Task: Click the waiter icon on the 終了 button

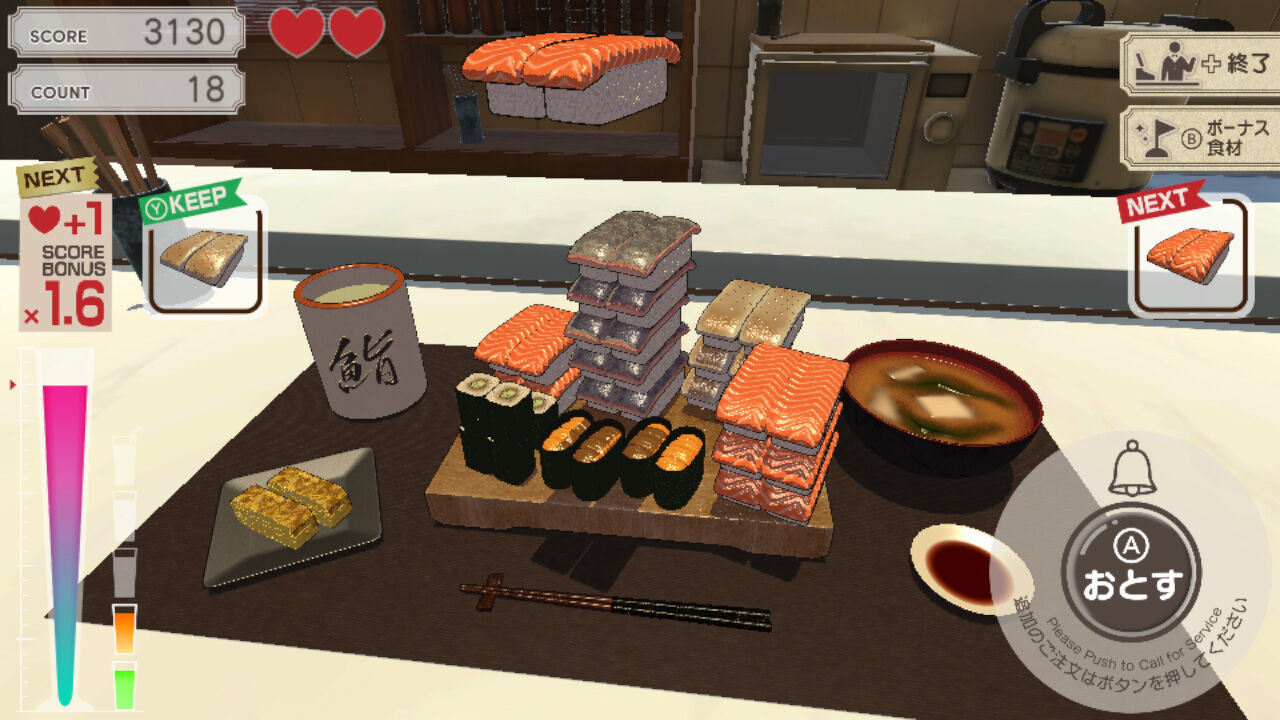Action: (1174, 64)
